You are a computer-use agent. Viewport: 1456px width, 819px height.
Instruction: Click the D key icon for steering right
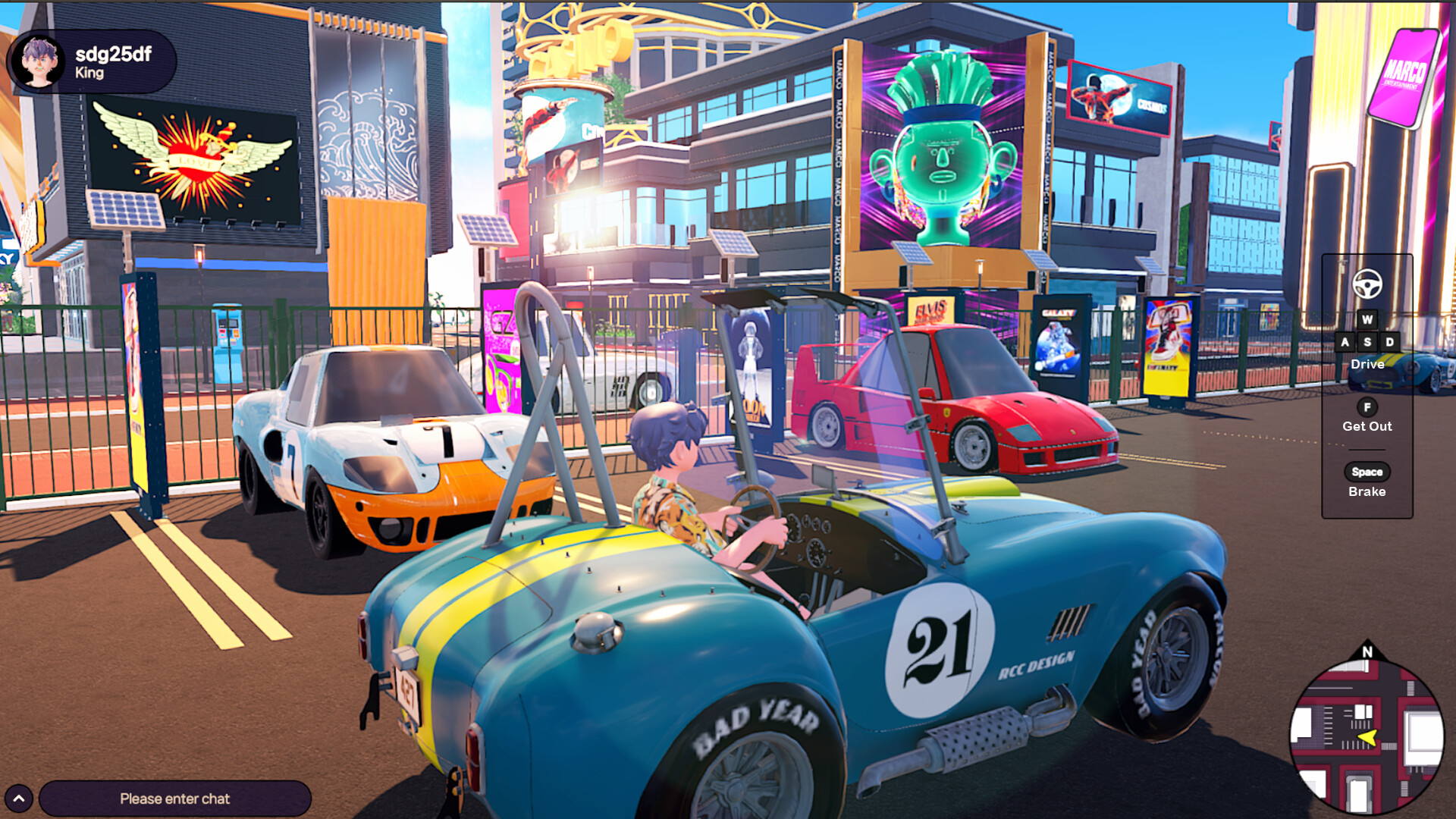(1389, 342)
